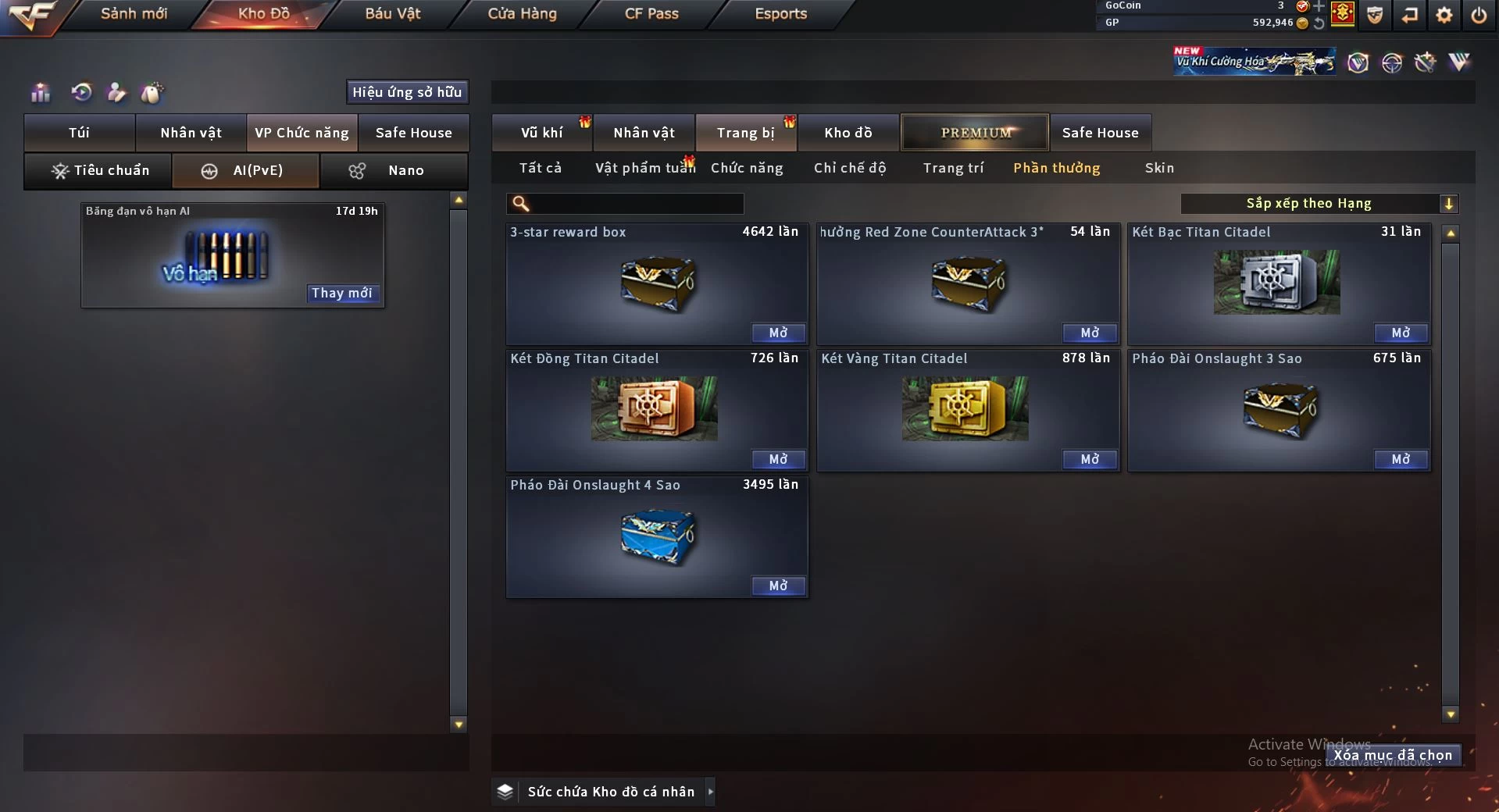Open the CF Pass page
The image size is (1499, 812).
tap(651, 14)
